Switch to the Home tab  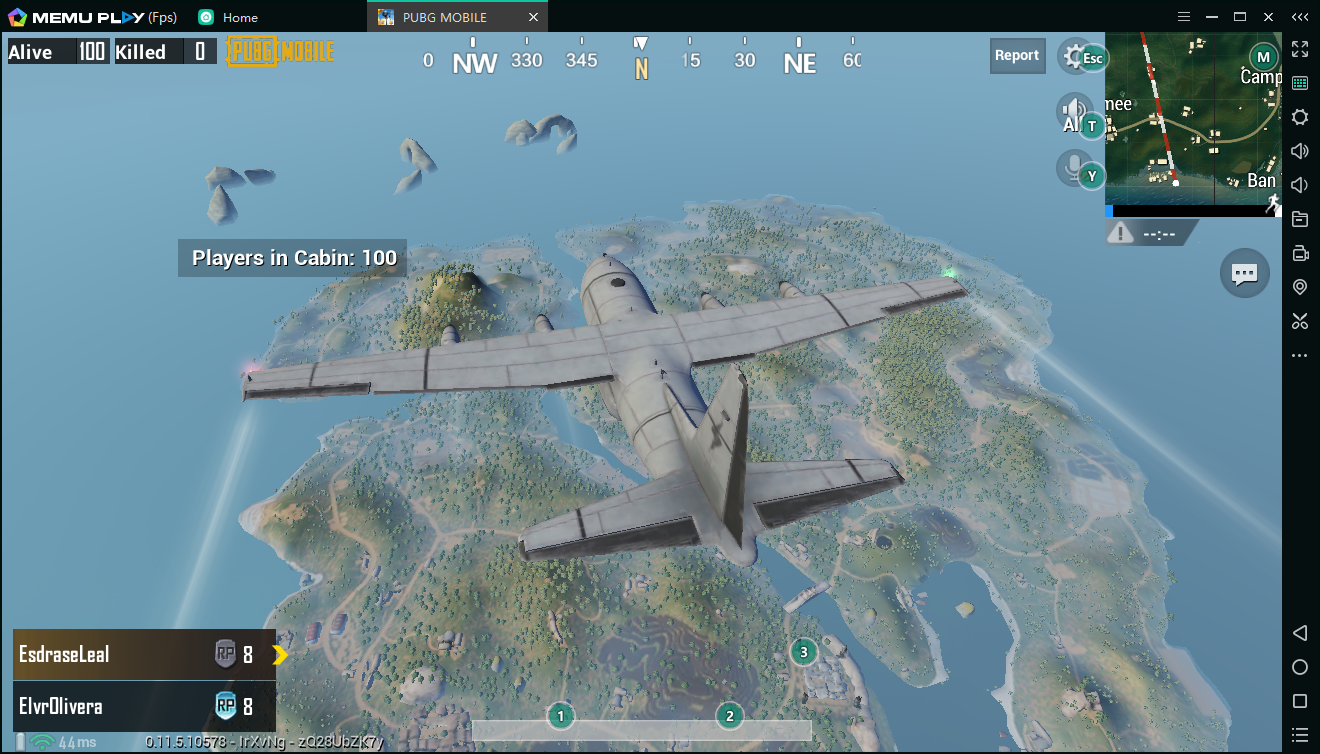pyautogui.click(x=230, y=16)
